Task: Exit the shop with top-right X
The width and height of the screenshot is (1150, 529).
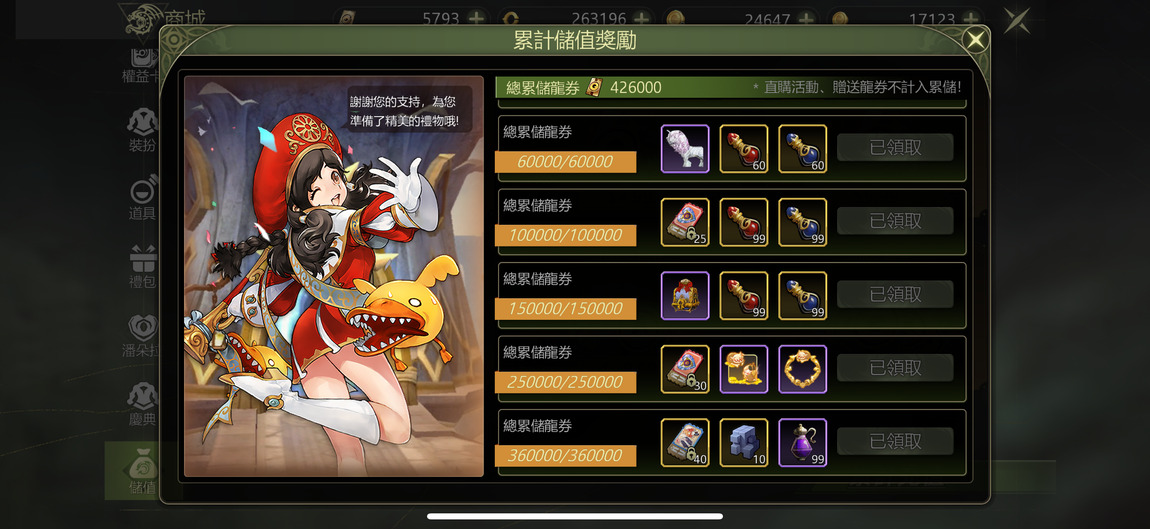Action: pos(1017,20)
